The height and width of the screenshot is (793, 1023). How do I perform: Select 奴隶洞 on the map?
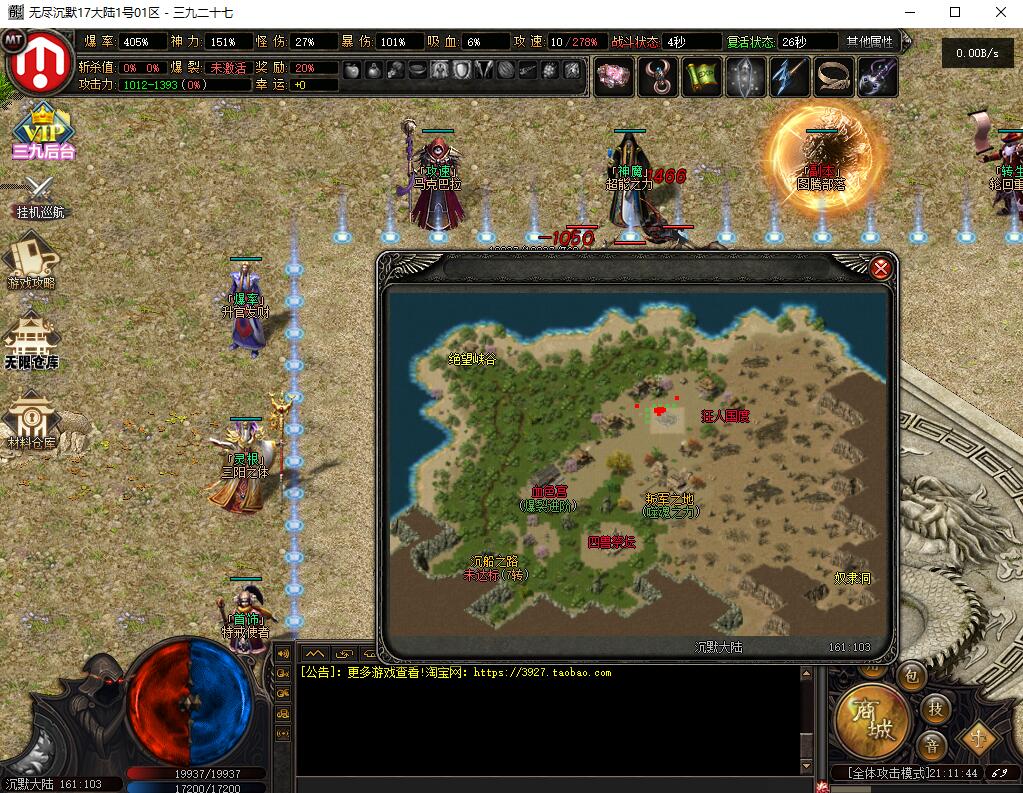point(853,578)
